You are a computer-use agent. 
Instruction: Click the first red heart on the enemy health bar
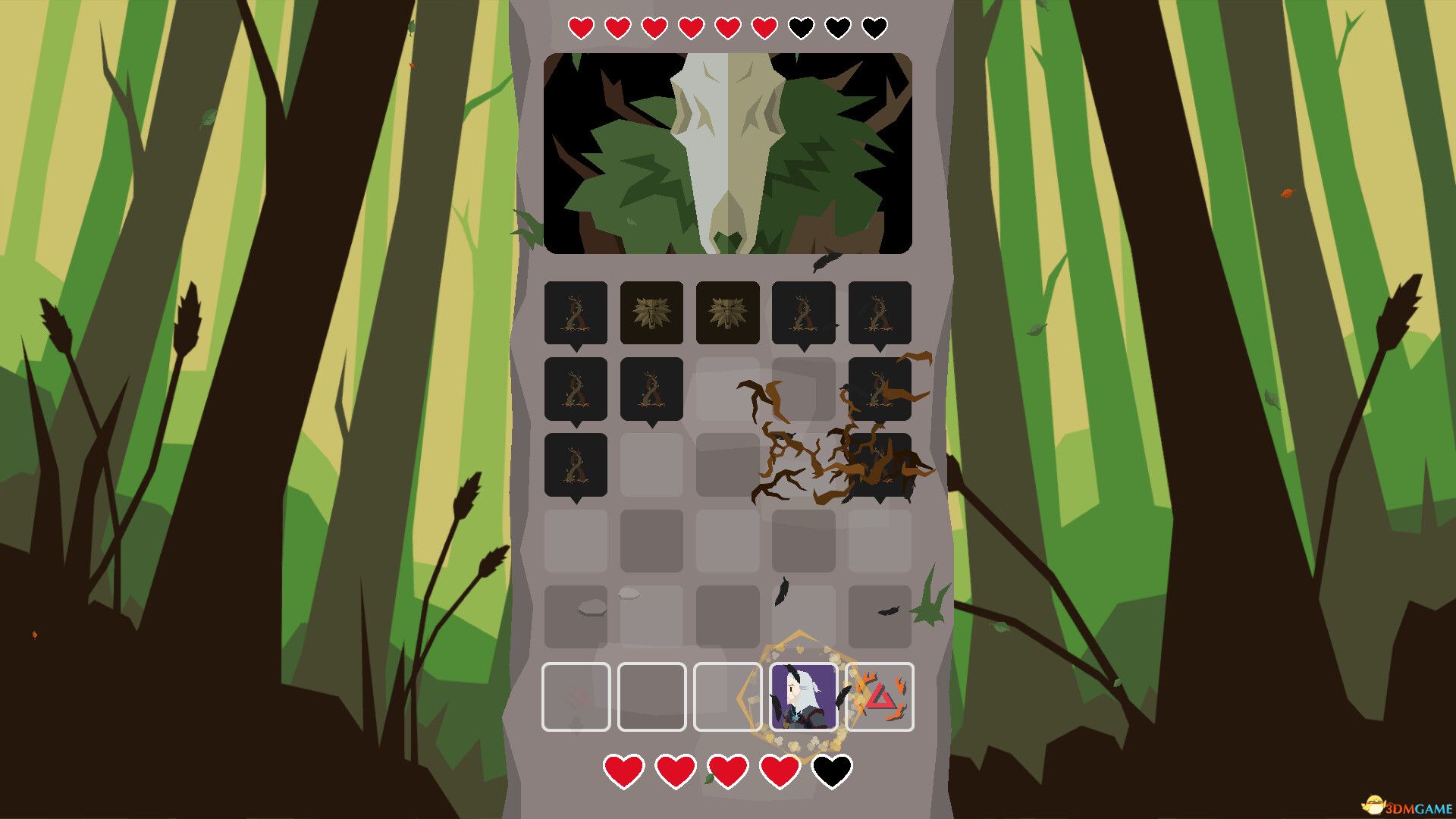pos(581,28)
